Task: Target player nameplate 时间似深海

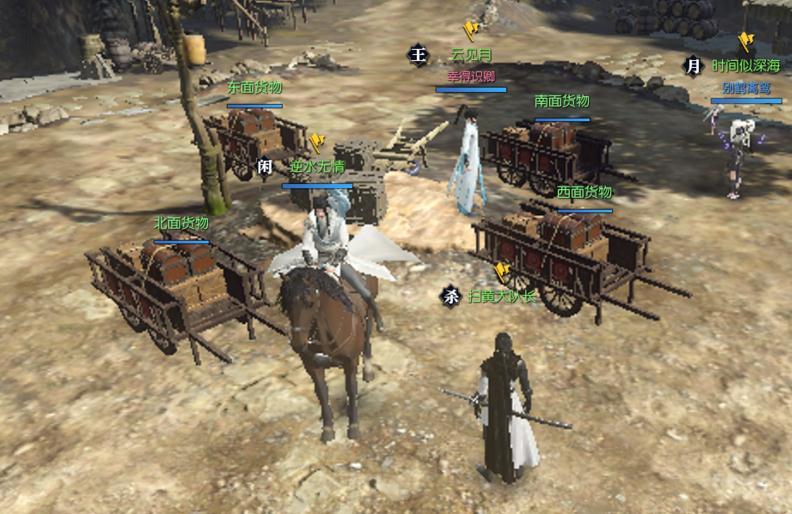Action: (x=746, y=66)
